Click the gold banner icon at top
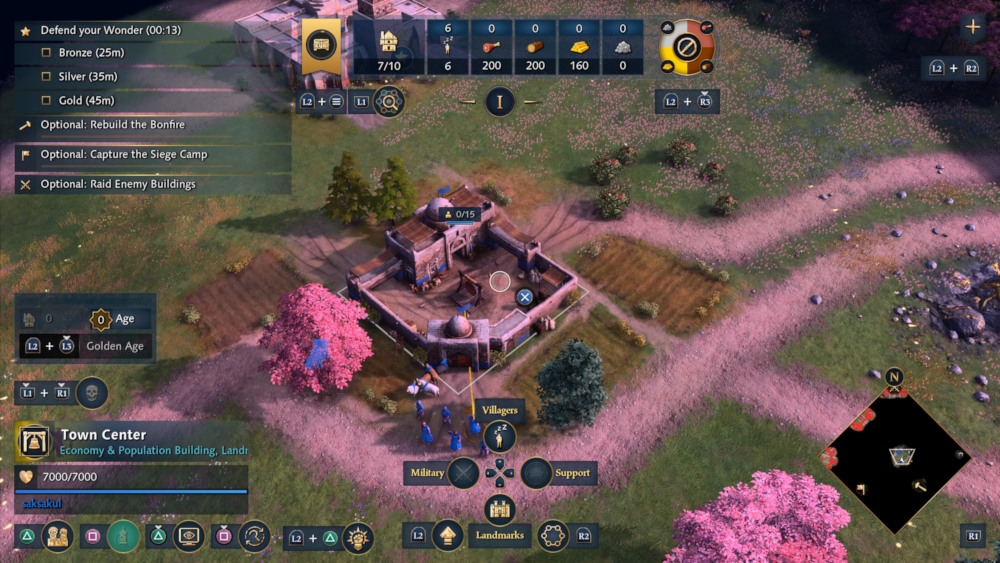The width and height of the screenshot is (1000, 563). pos(321,47)
